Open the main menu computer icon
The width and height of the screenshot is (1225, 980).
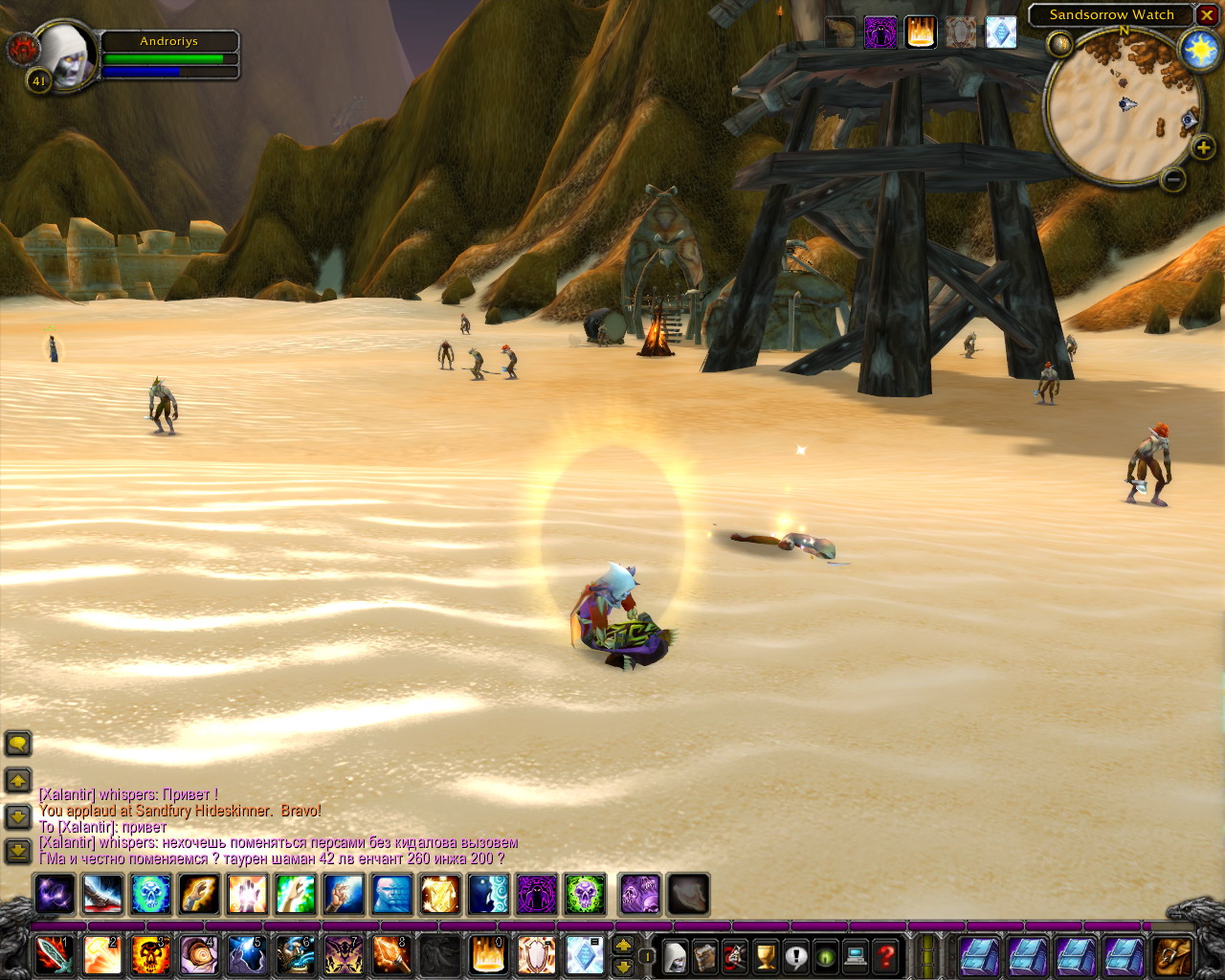[856, 956]
